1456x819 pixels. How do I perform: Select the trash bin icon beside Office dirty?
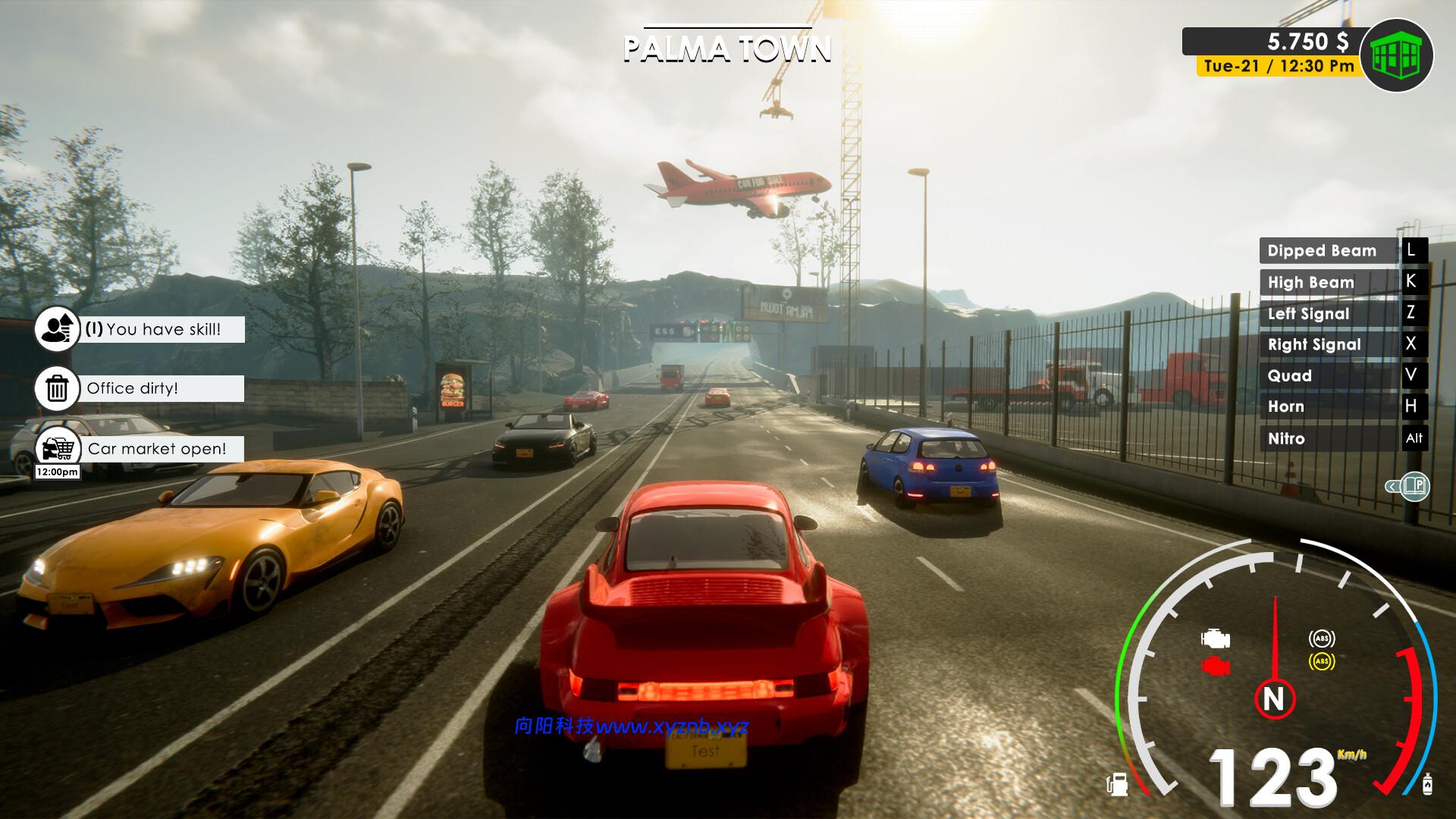pos(57,388)
